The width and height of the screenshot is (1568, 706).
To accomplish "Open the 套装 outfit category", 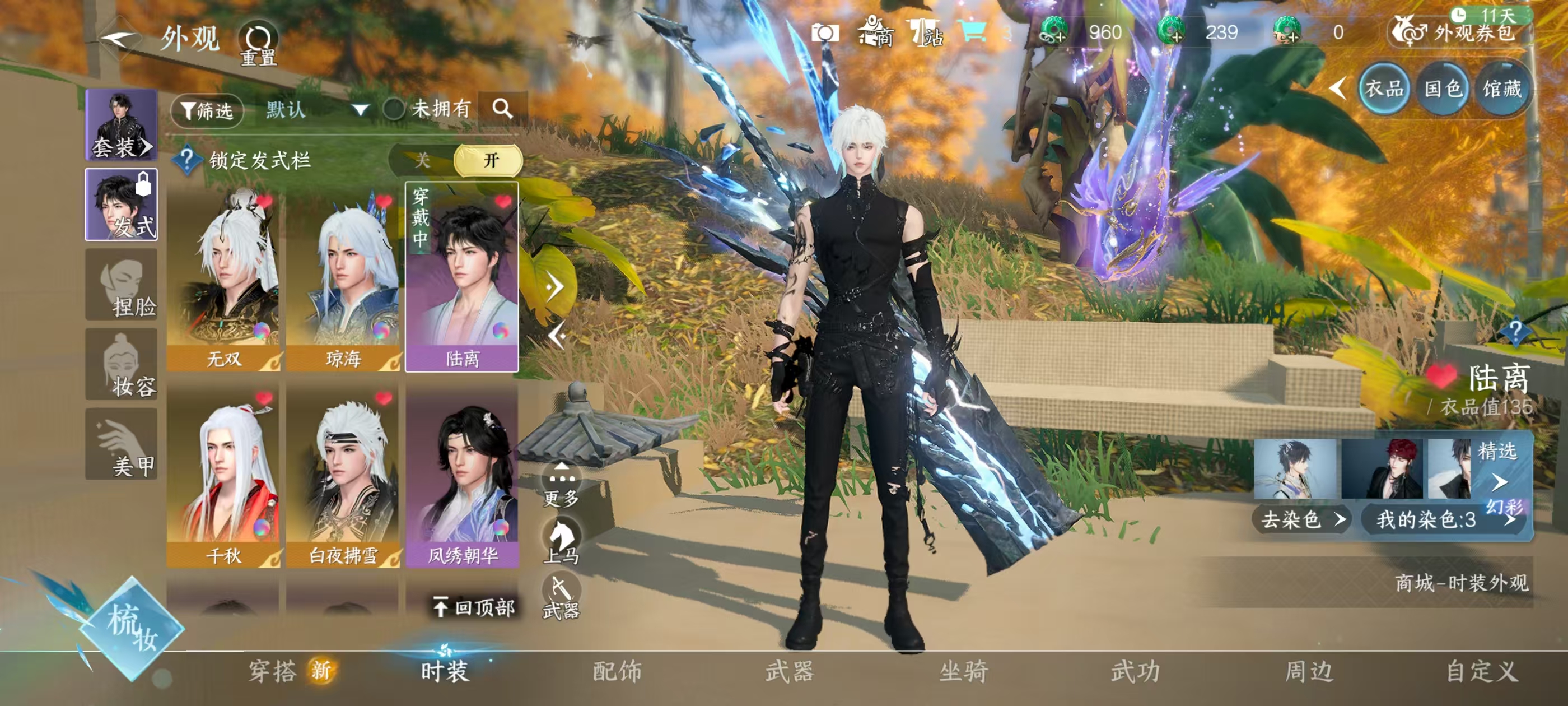I will [121, 125].
